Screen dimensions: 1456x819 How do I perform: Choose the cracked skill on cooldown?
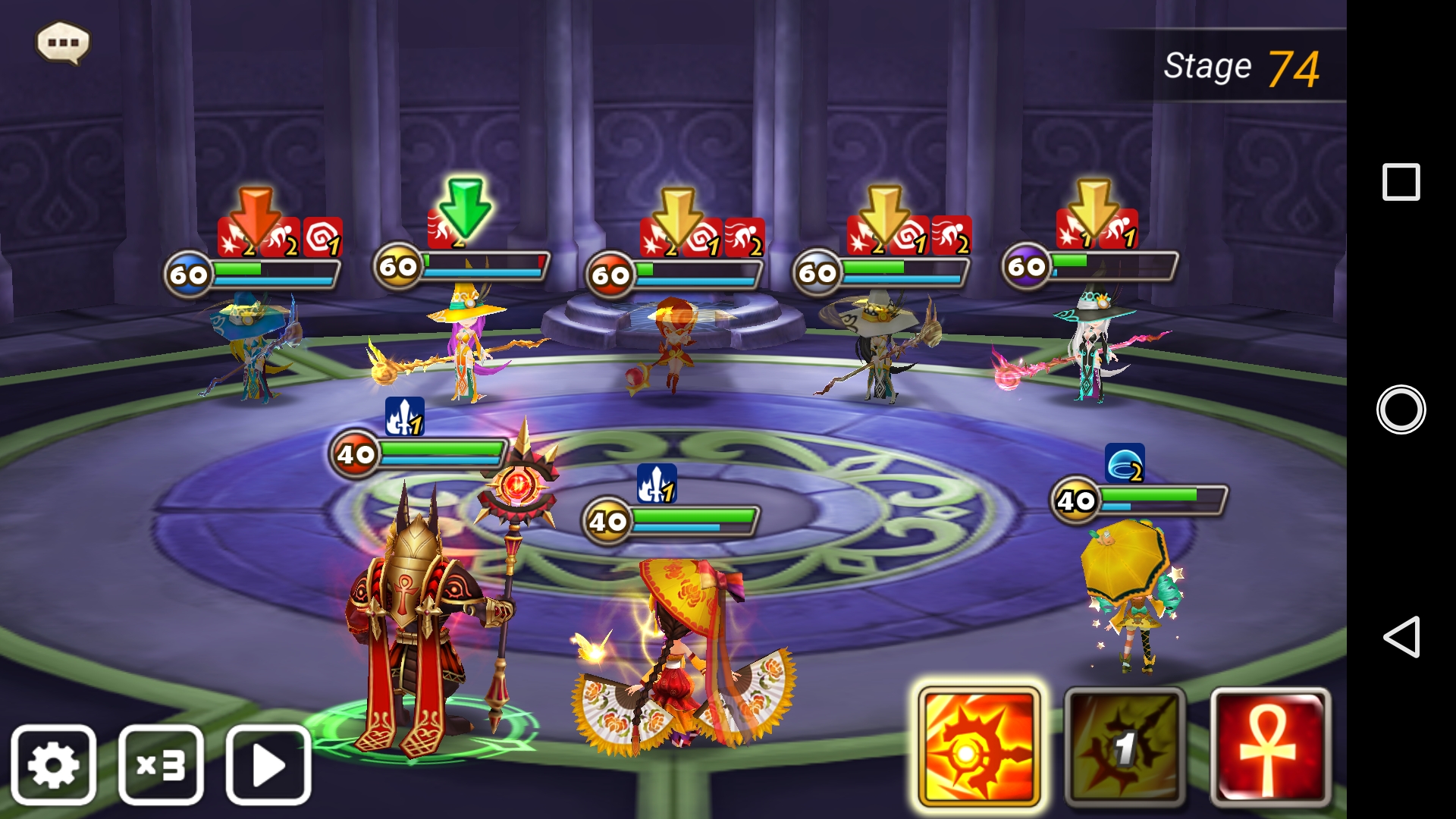[x=1125, y=748]
